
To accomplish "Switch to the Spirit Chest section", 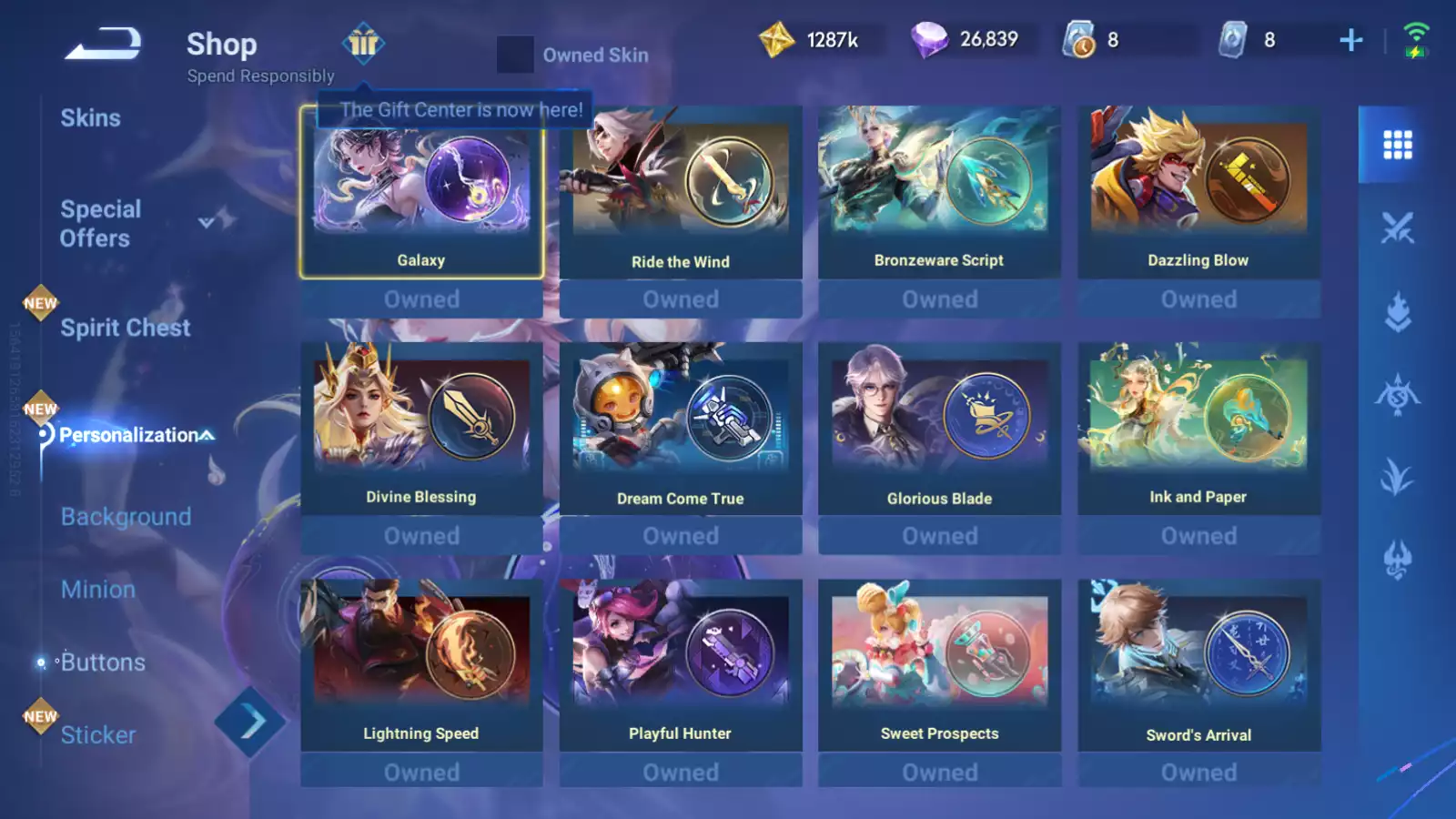I will [x=125, y=328].
